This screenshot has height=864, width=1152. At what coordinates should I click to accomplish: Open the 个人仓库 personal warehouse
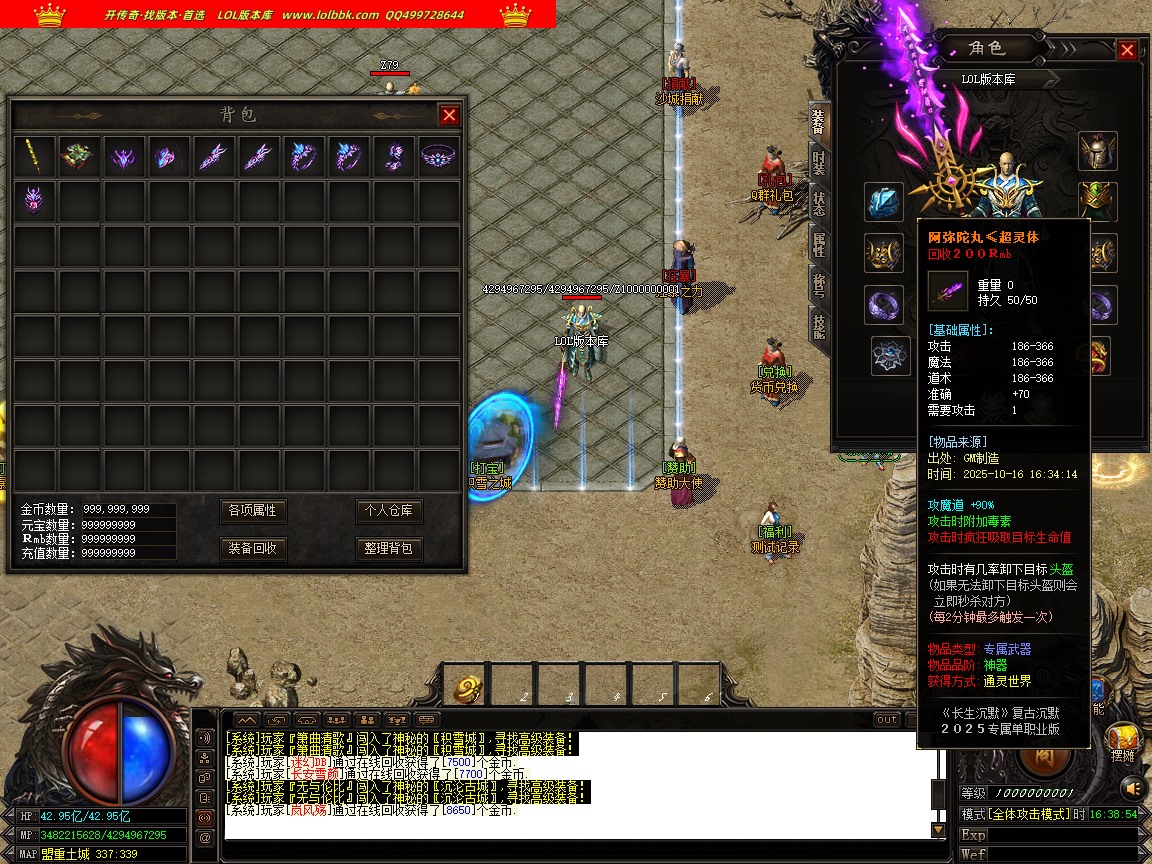tap(389, 511)
